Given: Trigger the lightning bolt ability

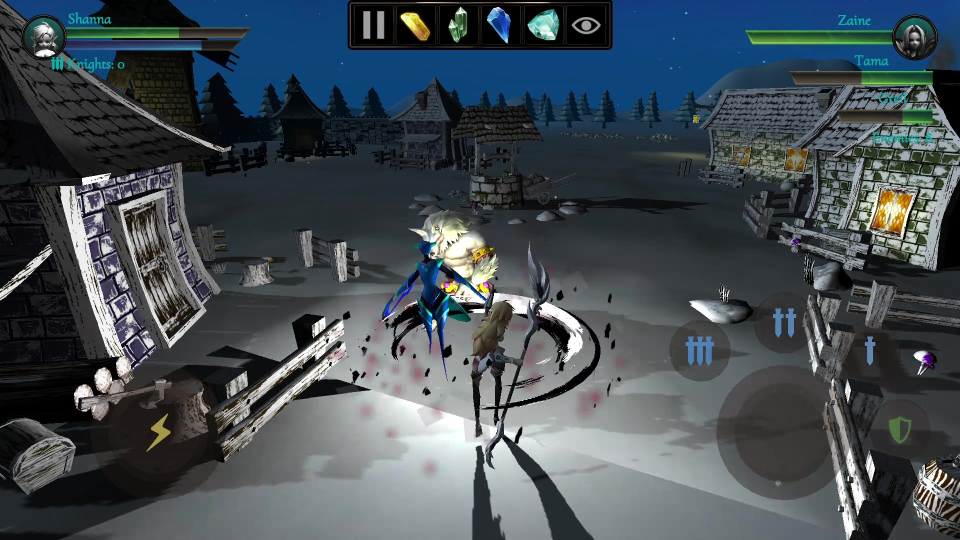Looking at the screenshot, I should [159, 432].
